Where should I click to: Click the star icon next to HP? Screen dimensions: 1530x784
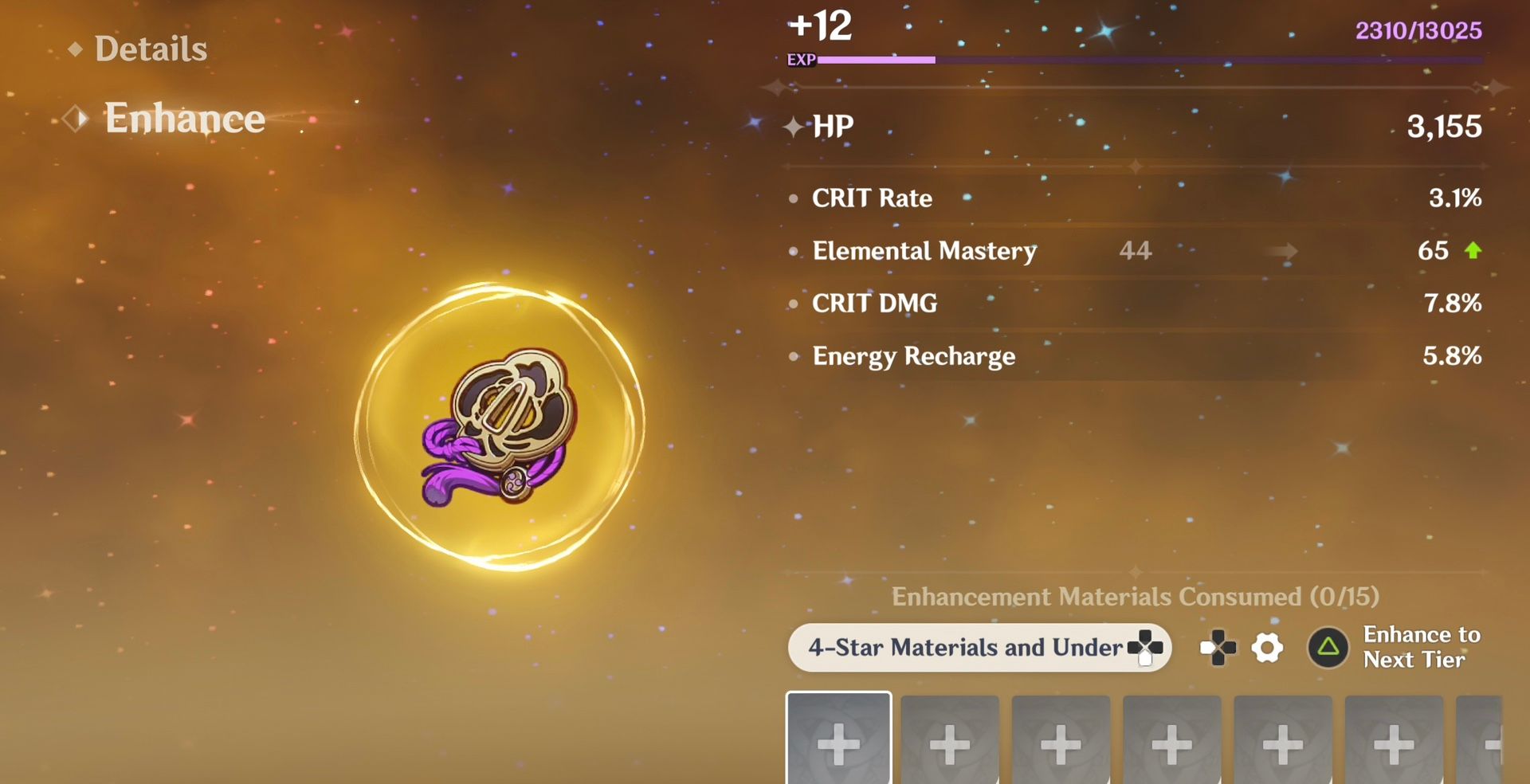click(794, 126)
